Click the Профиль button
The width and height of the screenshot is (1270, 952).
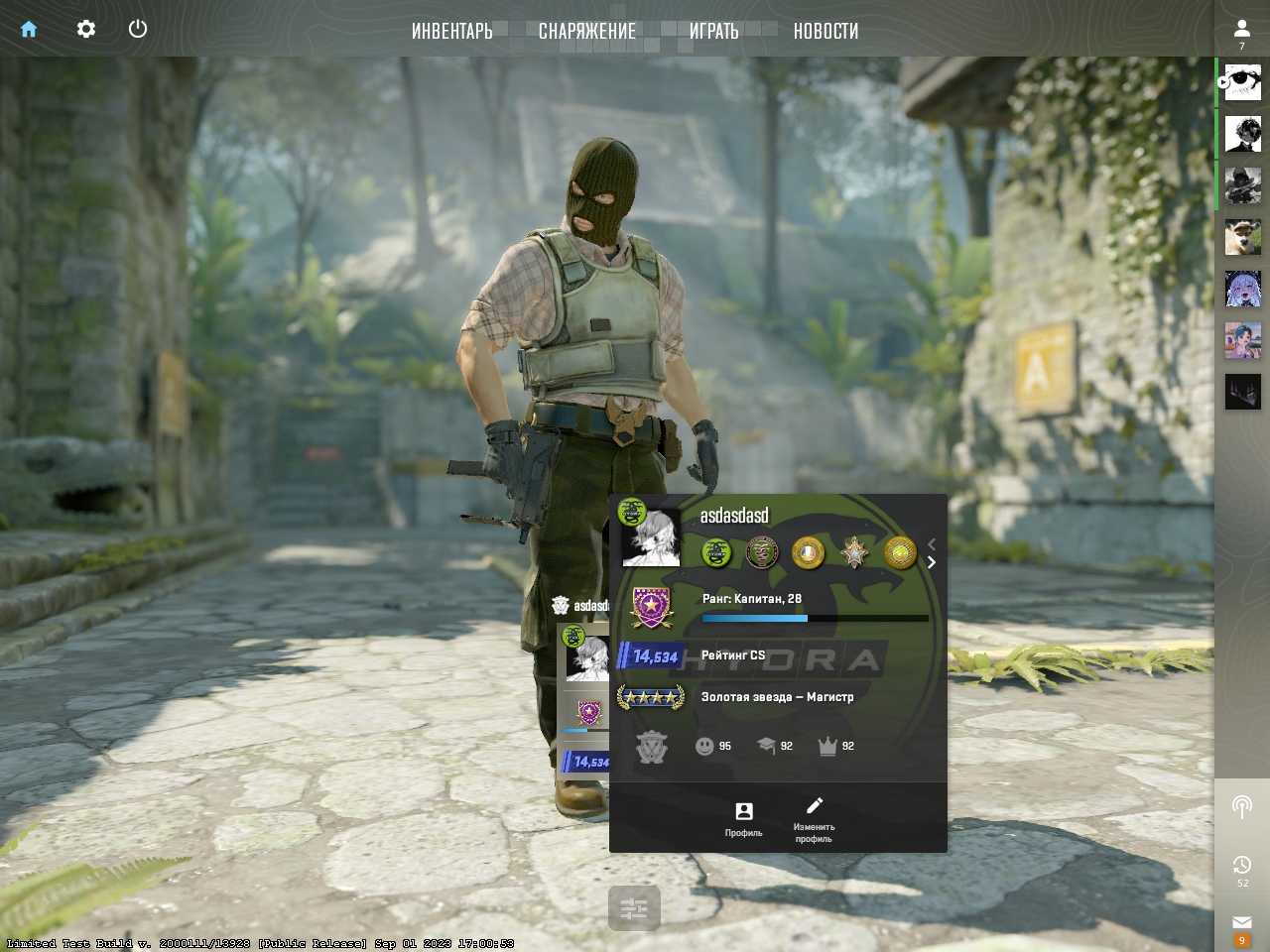743,818
